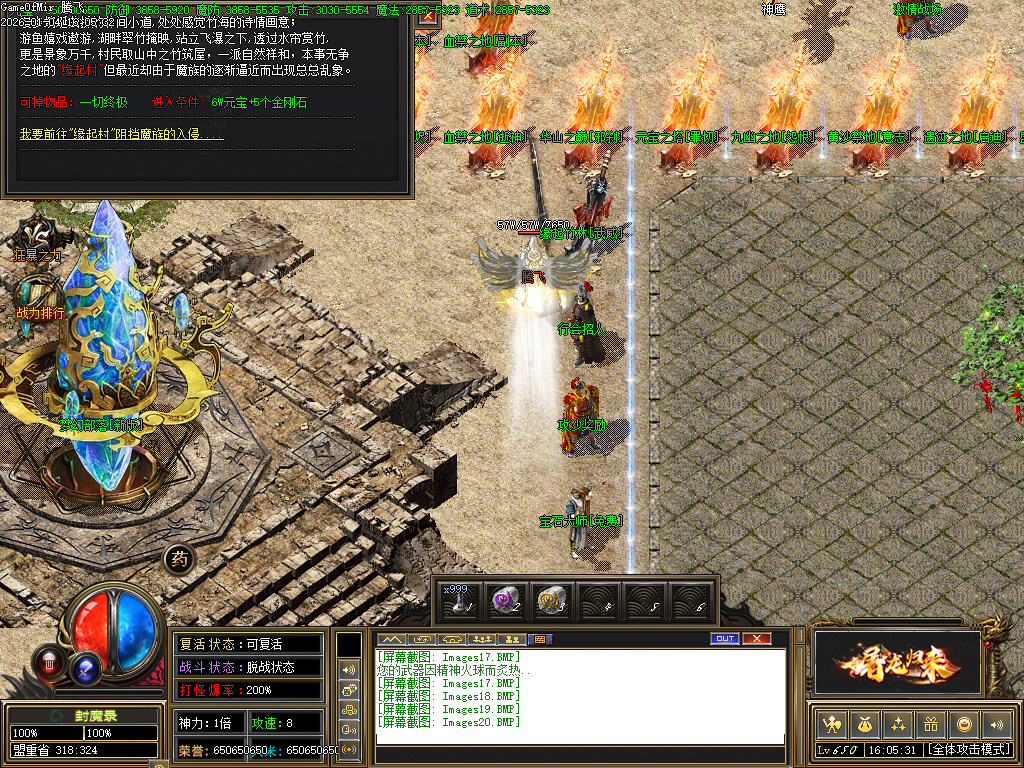Open the sparkle stars skills icon
Screen dimensions: 1024x768
tap(897, 724)
